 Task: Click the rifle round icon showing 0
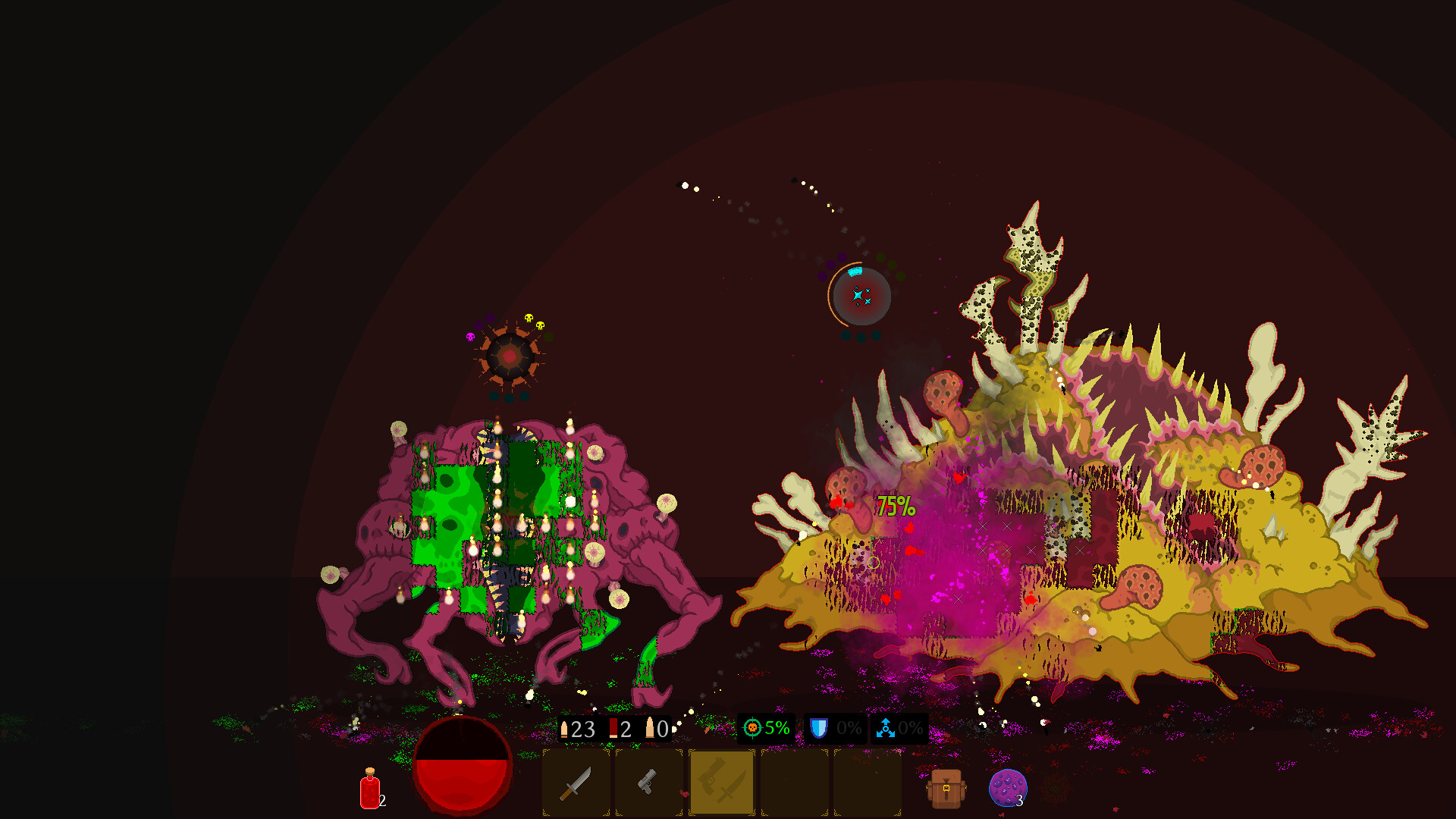pyautogui.click(x=651, y=728)
